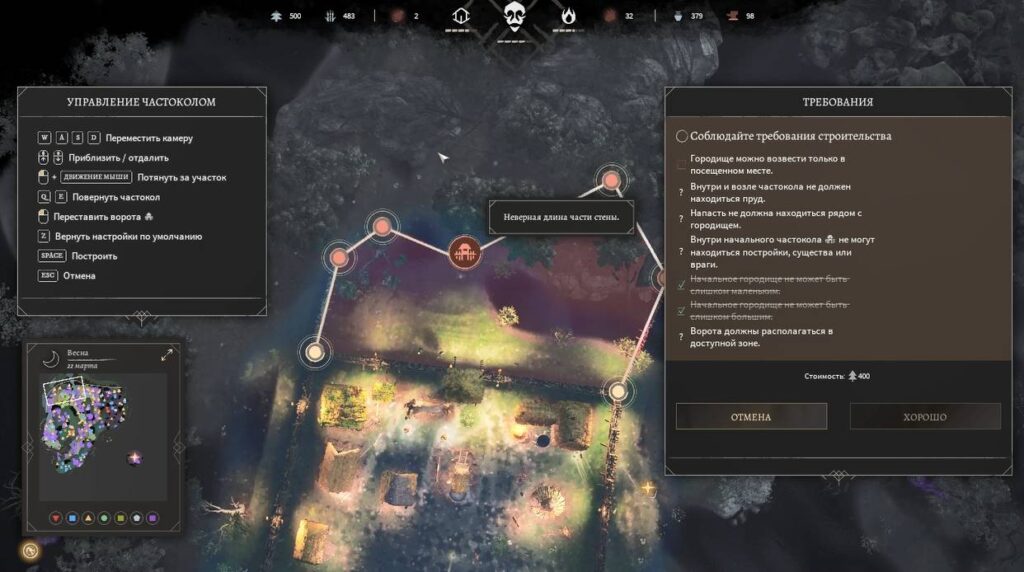
Task: Confirm palisade with the ХОРОШО button
Action: pyautogui.click(x=925, y=416)
